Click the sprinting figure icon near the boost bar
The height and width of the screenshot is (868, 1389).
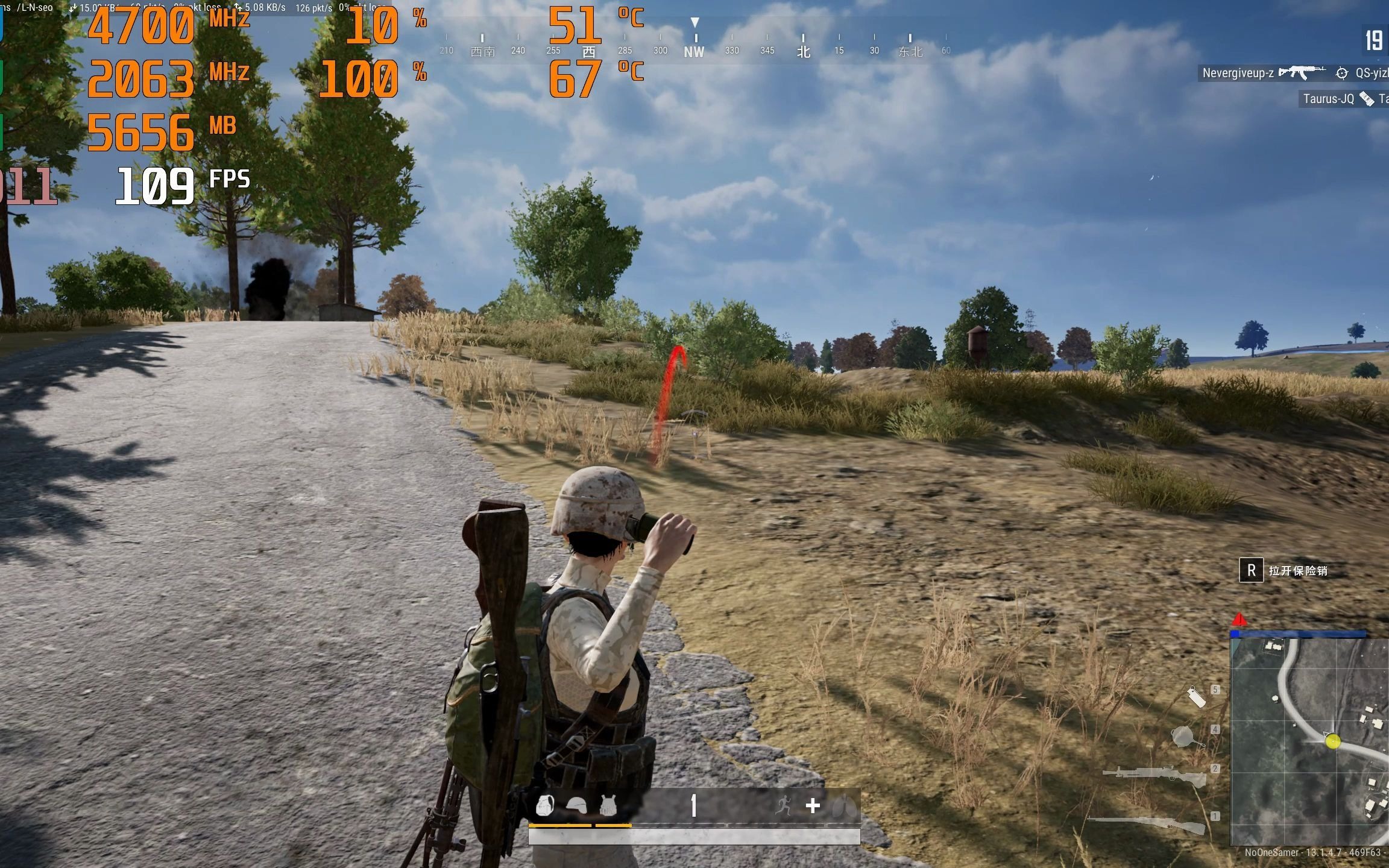[783, 805]
